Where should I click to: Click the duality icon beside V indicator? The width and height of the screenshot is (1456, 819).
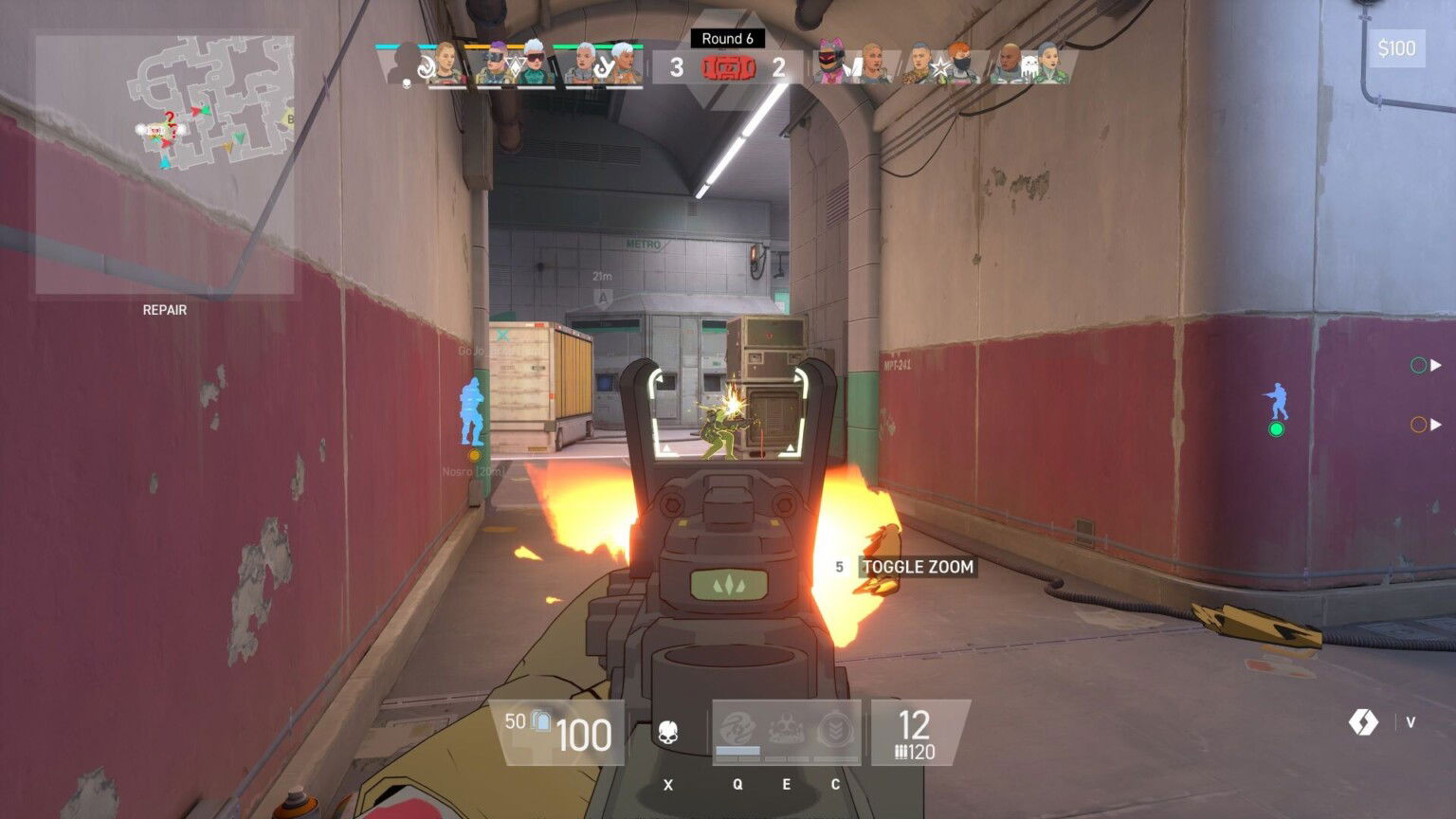pos(1365,721)
